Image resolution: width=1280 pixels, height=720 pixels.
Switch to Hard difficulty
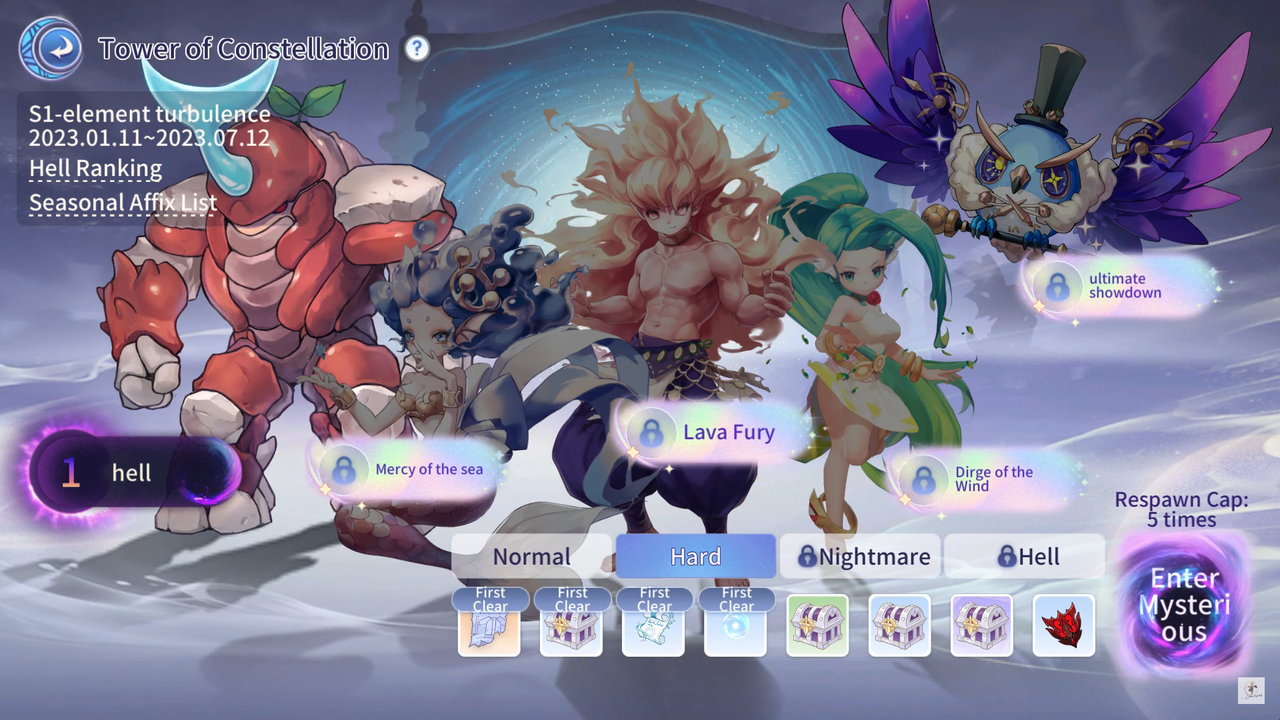pos(695,557)
